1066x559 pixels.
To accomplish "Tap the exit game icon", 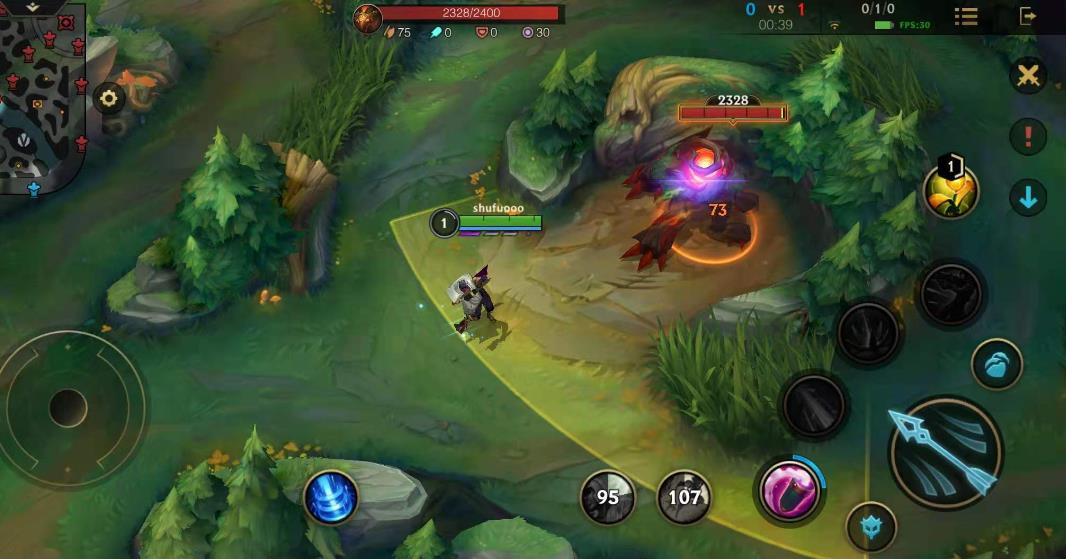I will (1027, 16).
